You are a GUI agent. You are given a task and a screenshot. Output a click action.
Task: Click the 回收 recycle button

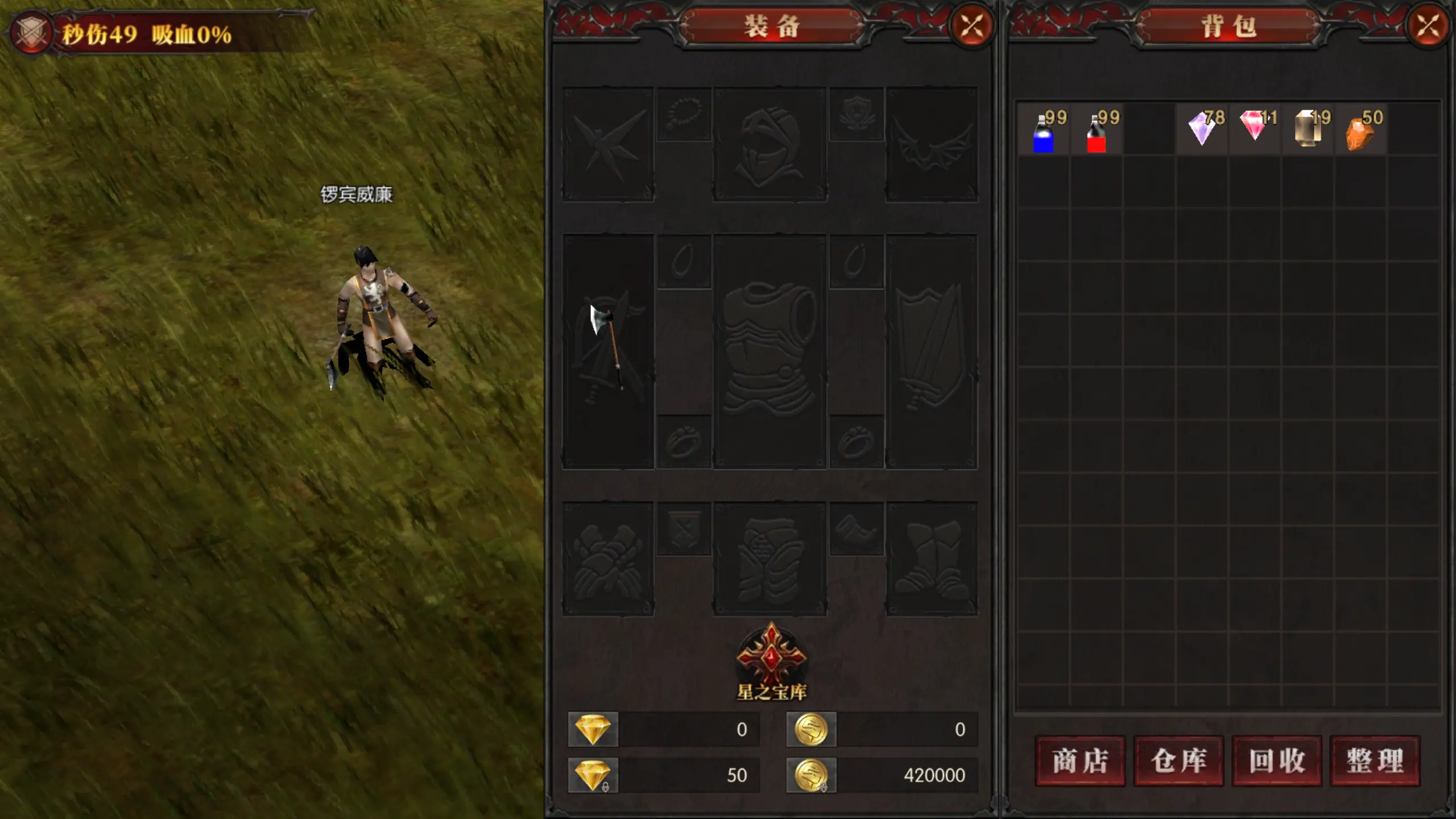pos(1277,761)
